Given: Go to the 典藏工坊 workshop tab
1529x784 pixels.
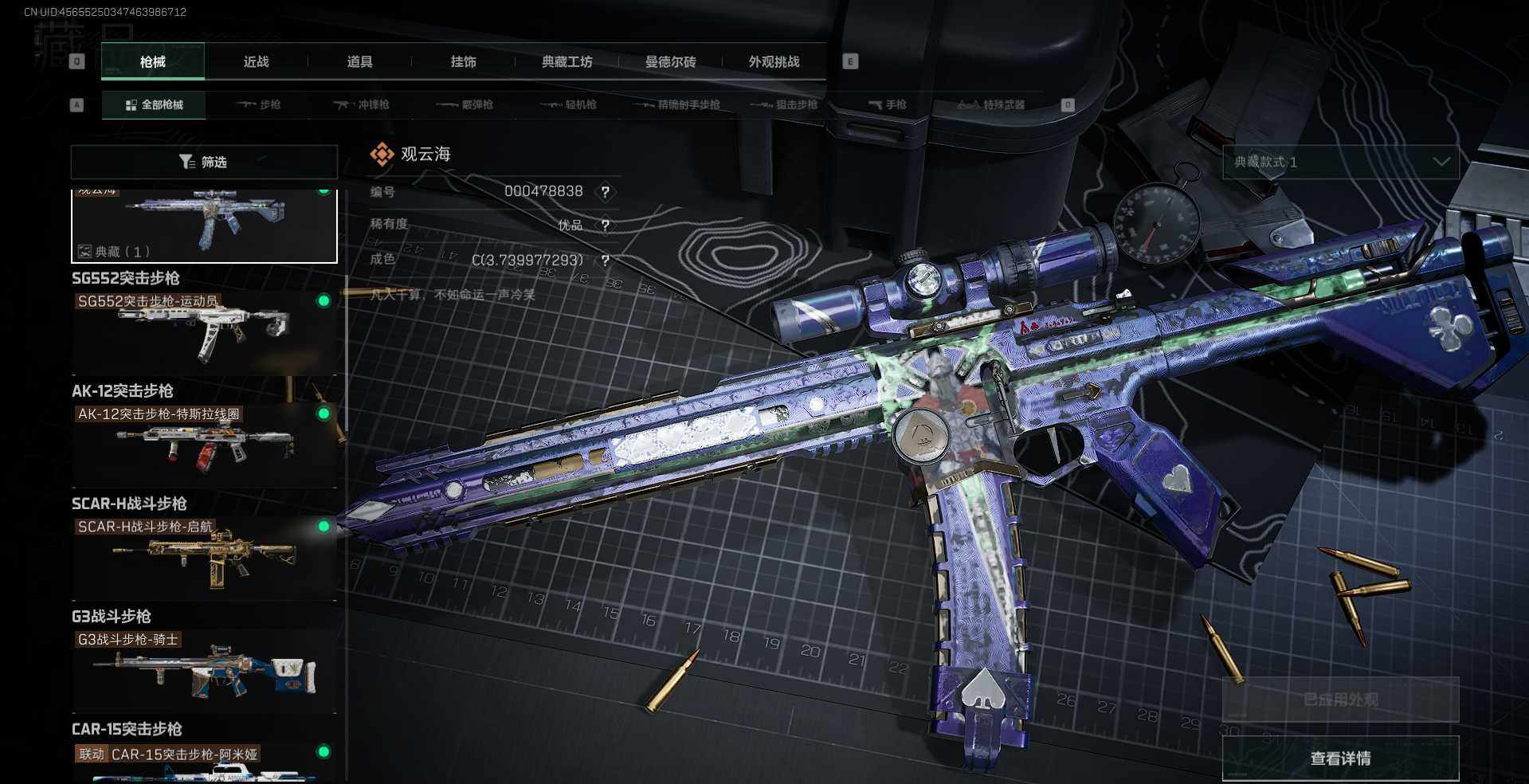Looking at the screenshot, I should pyautogui.click(x=567, y=61).
